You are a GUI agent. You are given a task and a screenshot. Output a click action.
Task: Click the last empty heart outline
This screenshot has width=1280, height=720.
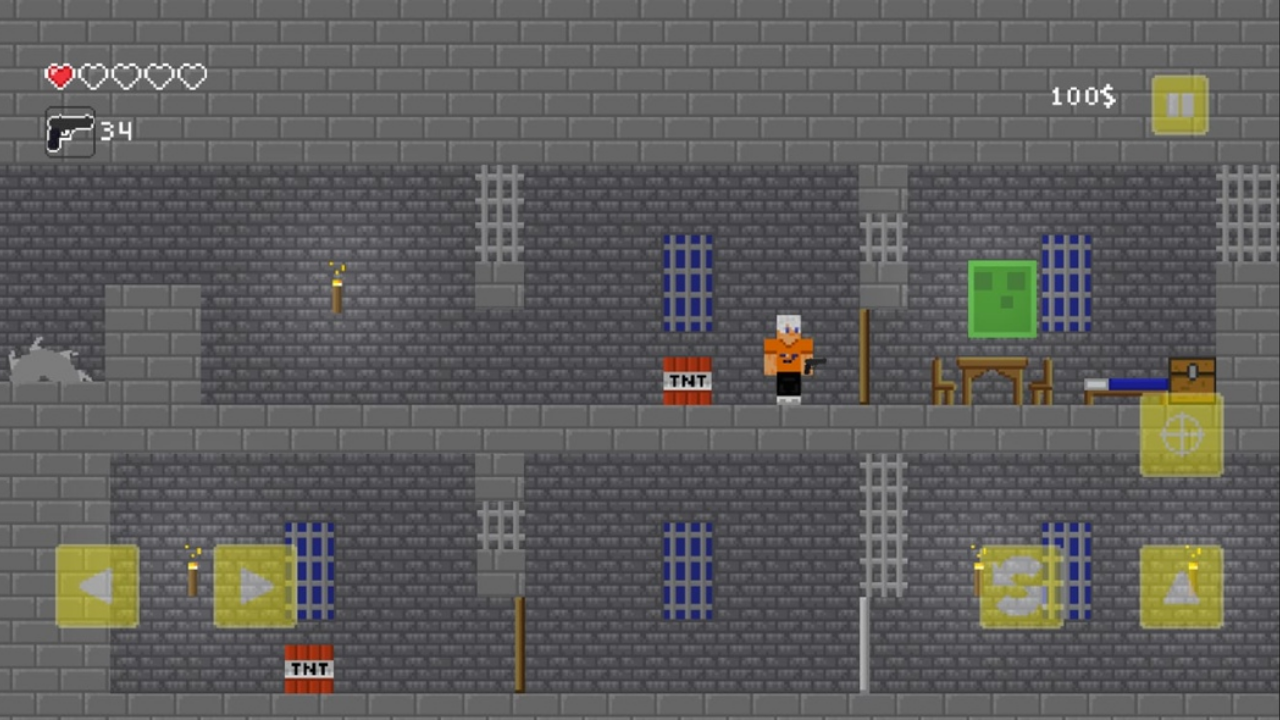[192, 76]
